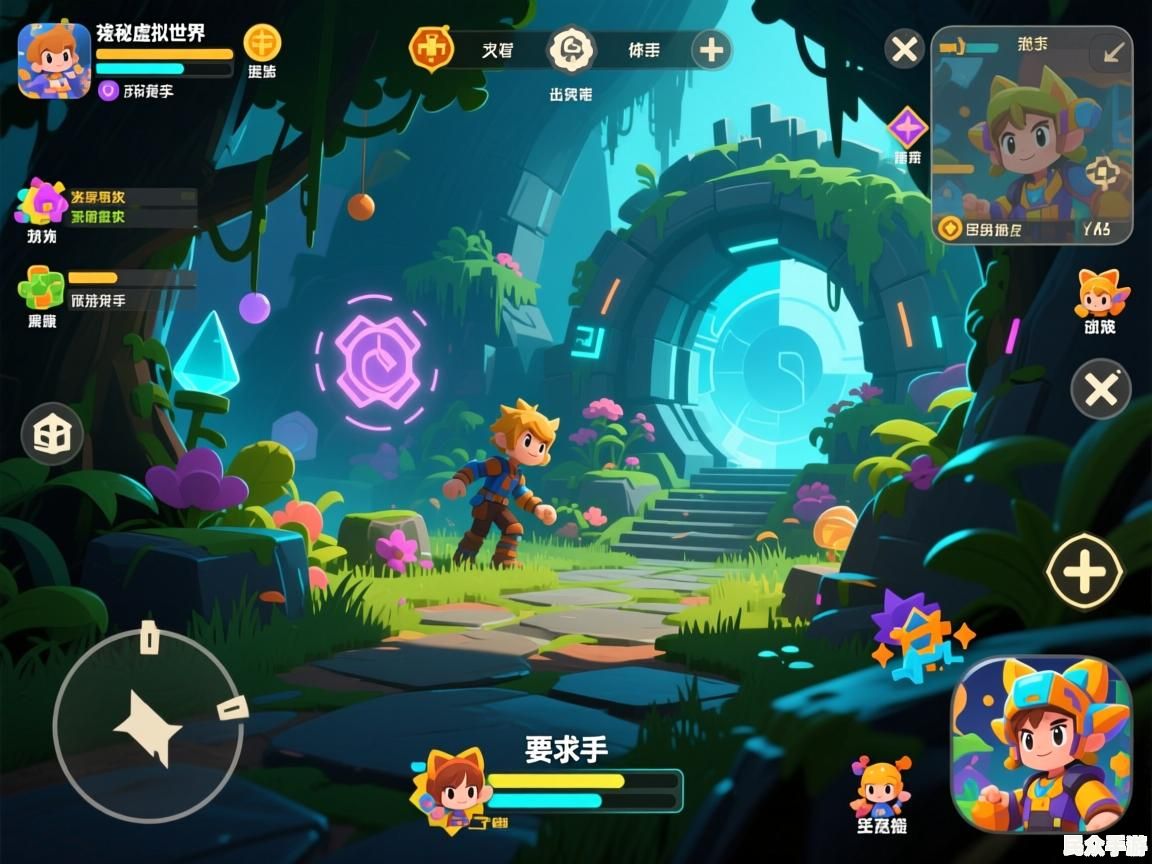This screenshot has width=1152, height=864.
Task: Open the colorful flower quest tracker icon
Action: point(41,203)
